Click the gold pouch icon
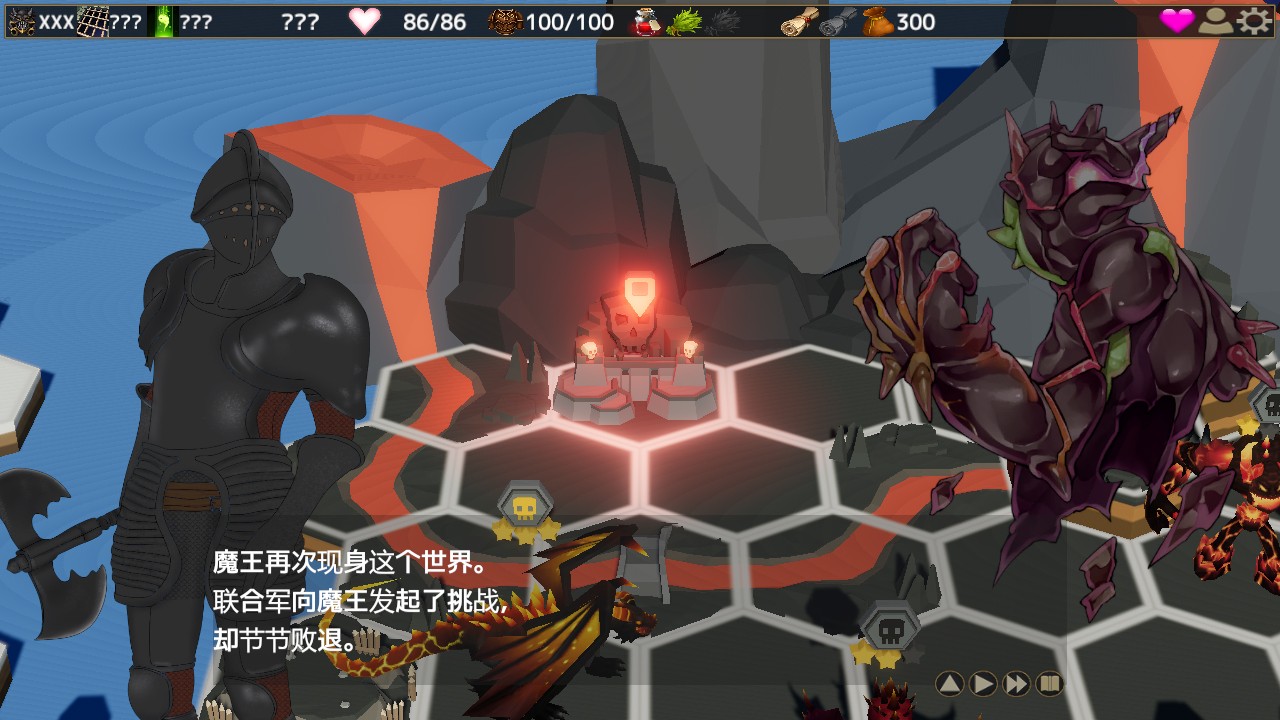This screenshot has height=720, width=1280. 877,21
